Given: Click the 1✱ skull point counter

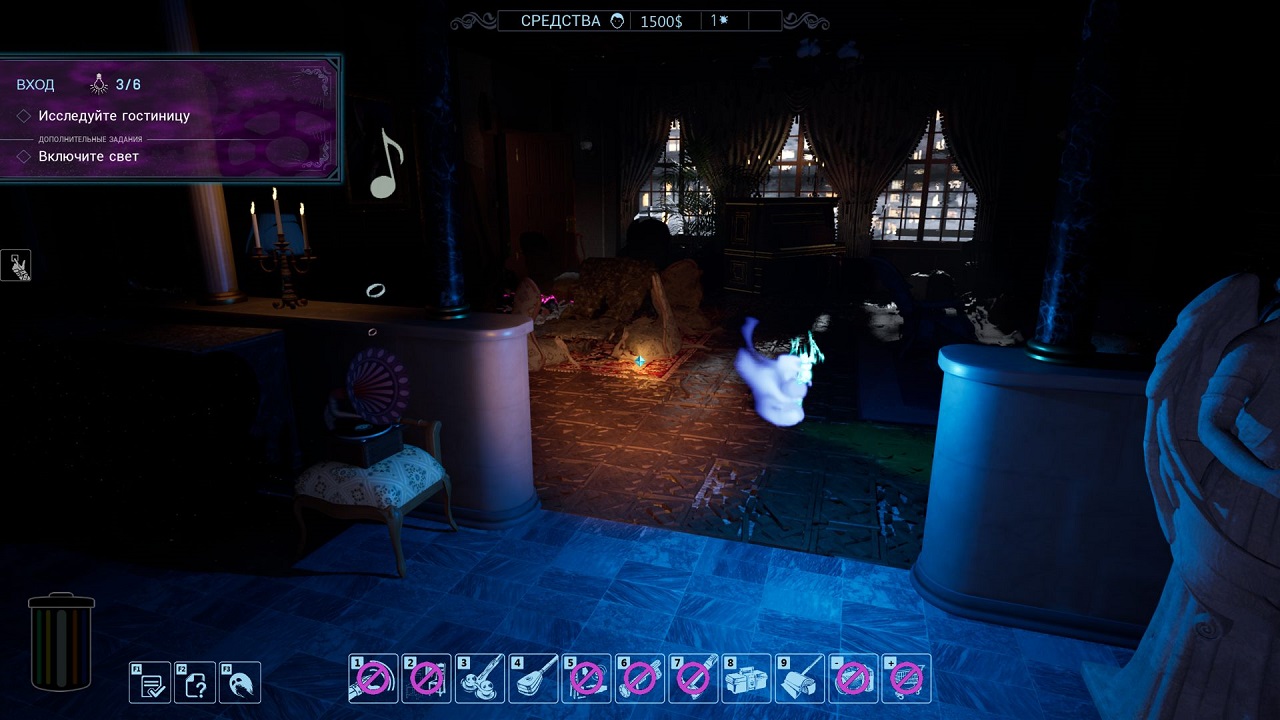Looking at the screenshot, I should coord(717,20).
